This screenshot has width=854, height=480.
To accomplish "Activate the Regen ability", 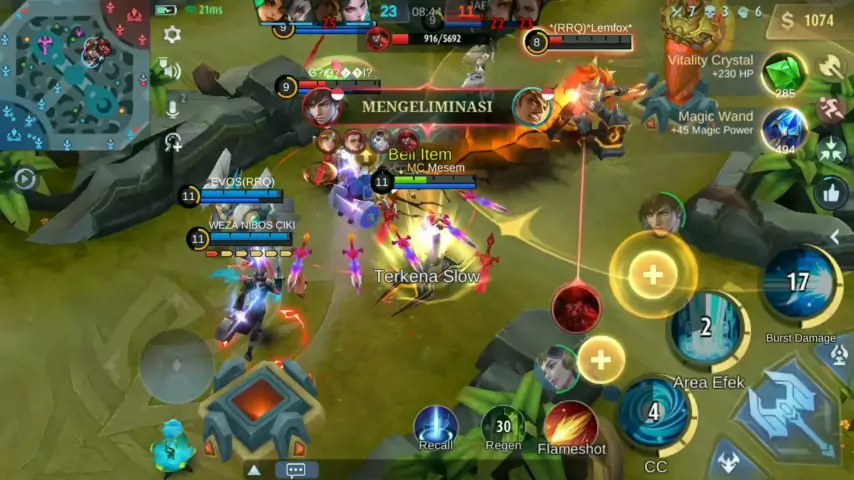I will click(503, 424).
